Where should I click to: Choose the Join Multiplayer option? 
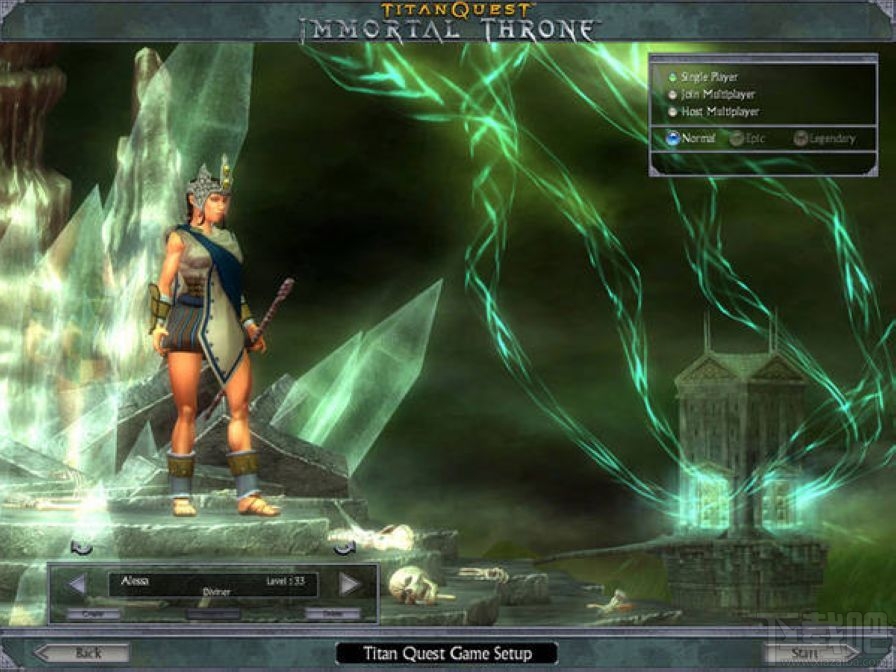671,94
